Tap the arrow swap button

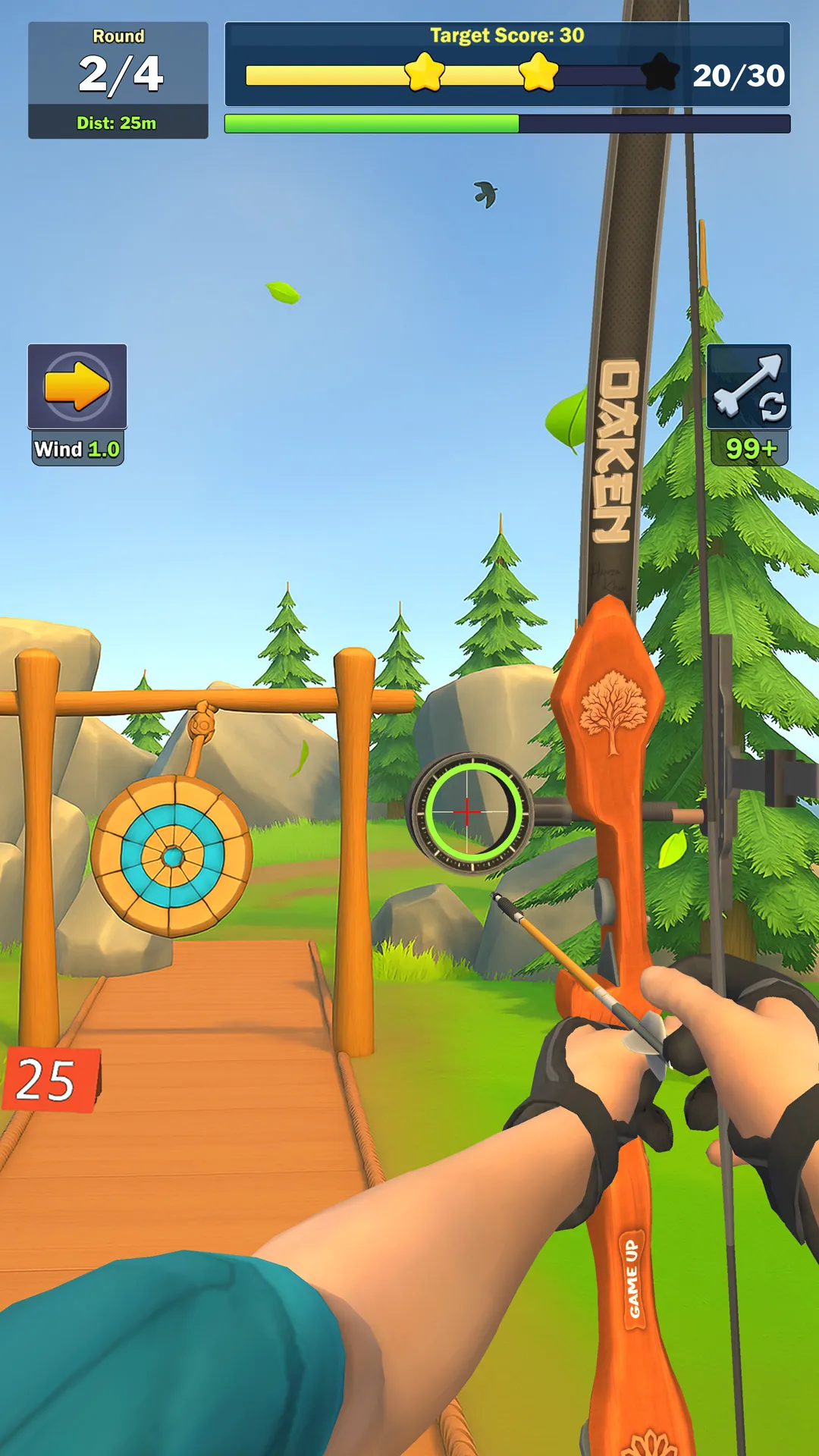[x=748, y=388]
